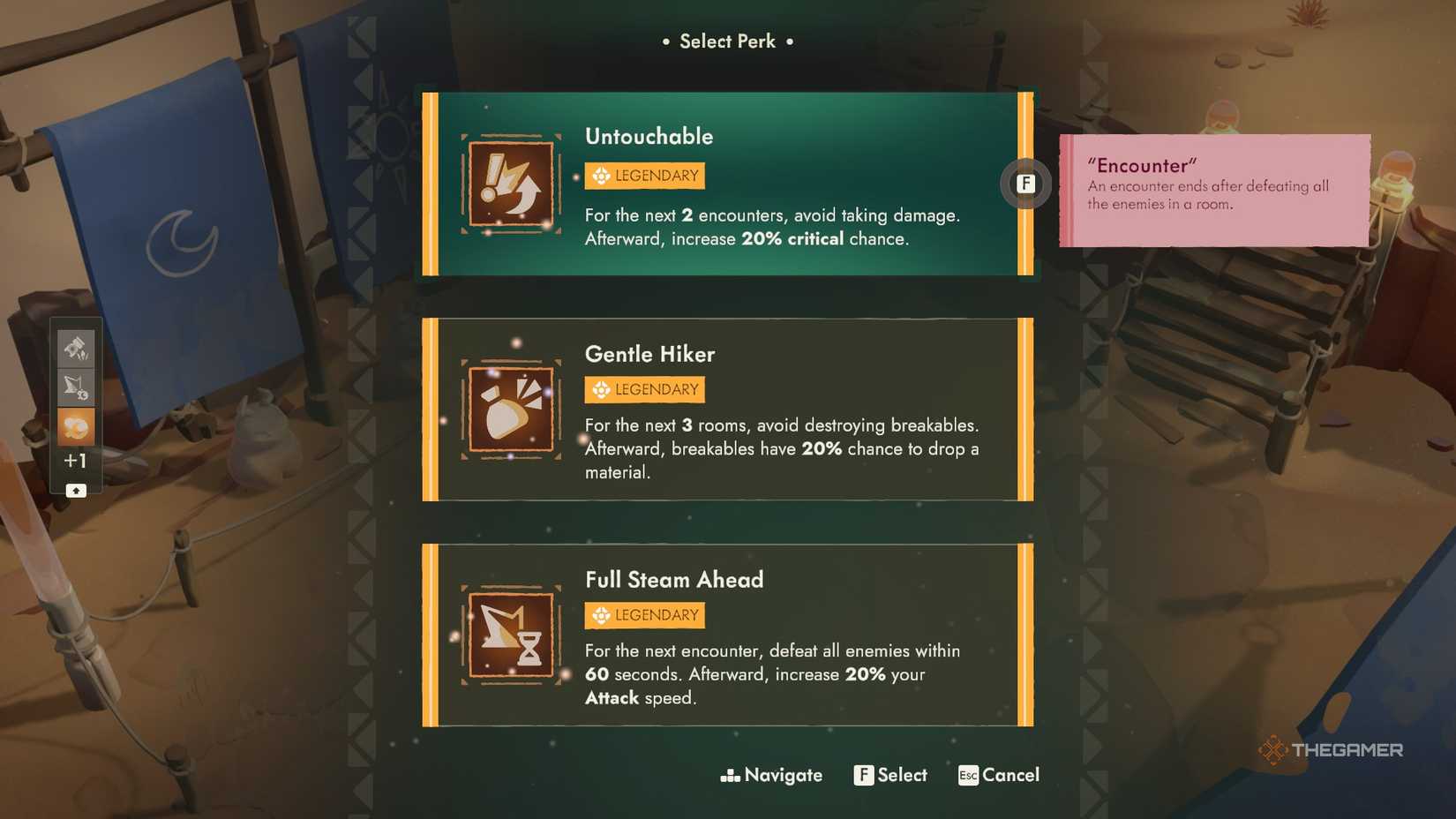Click the Full Steam Ahead hourglass icon
This screenshot has width=1456, height=819.
pyautogui.click(x=510, y=635)
